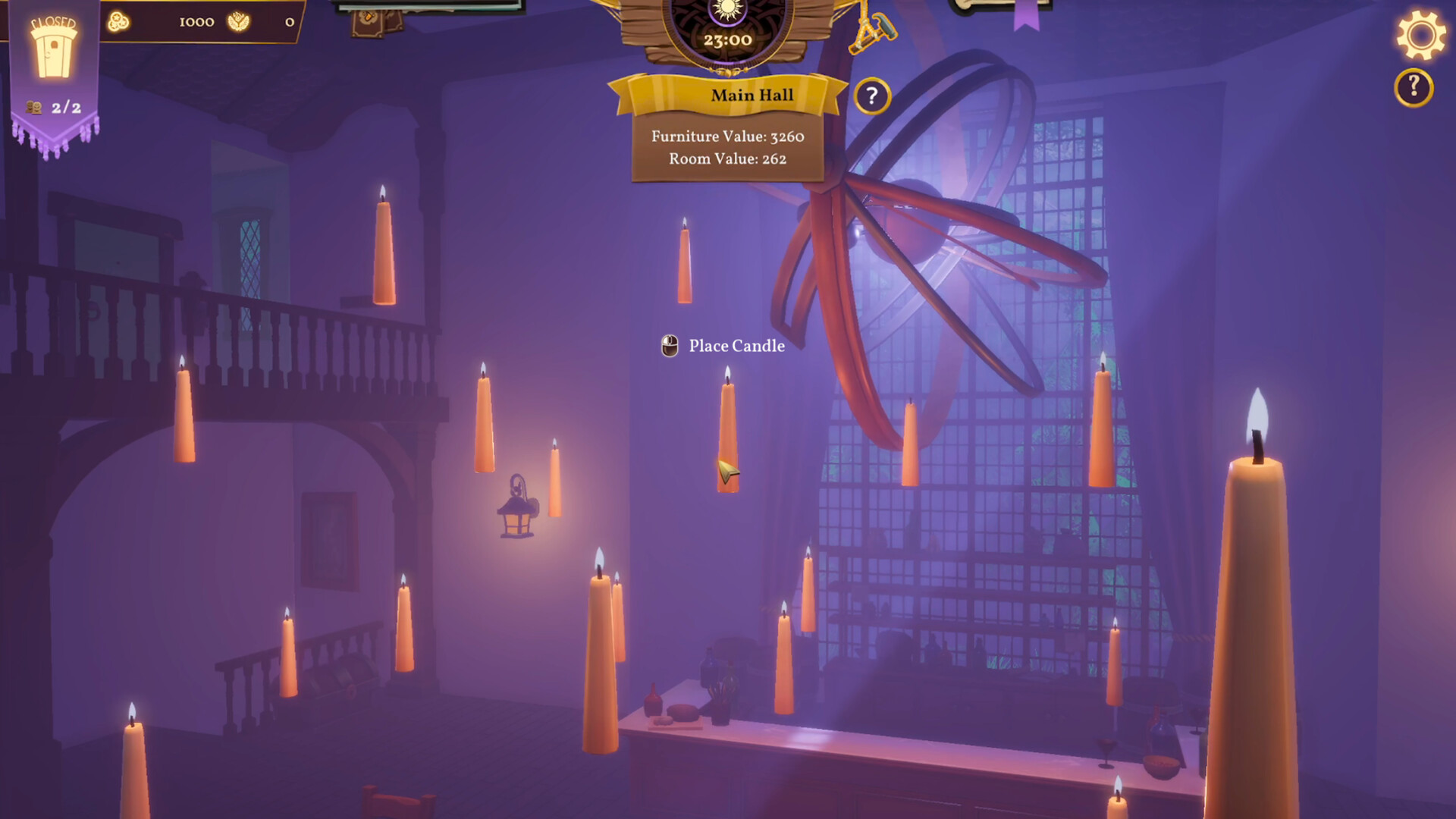Open the help icon in the top right corner
Screen dimensions: 1456x819
[x=1413, y=85]
